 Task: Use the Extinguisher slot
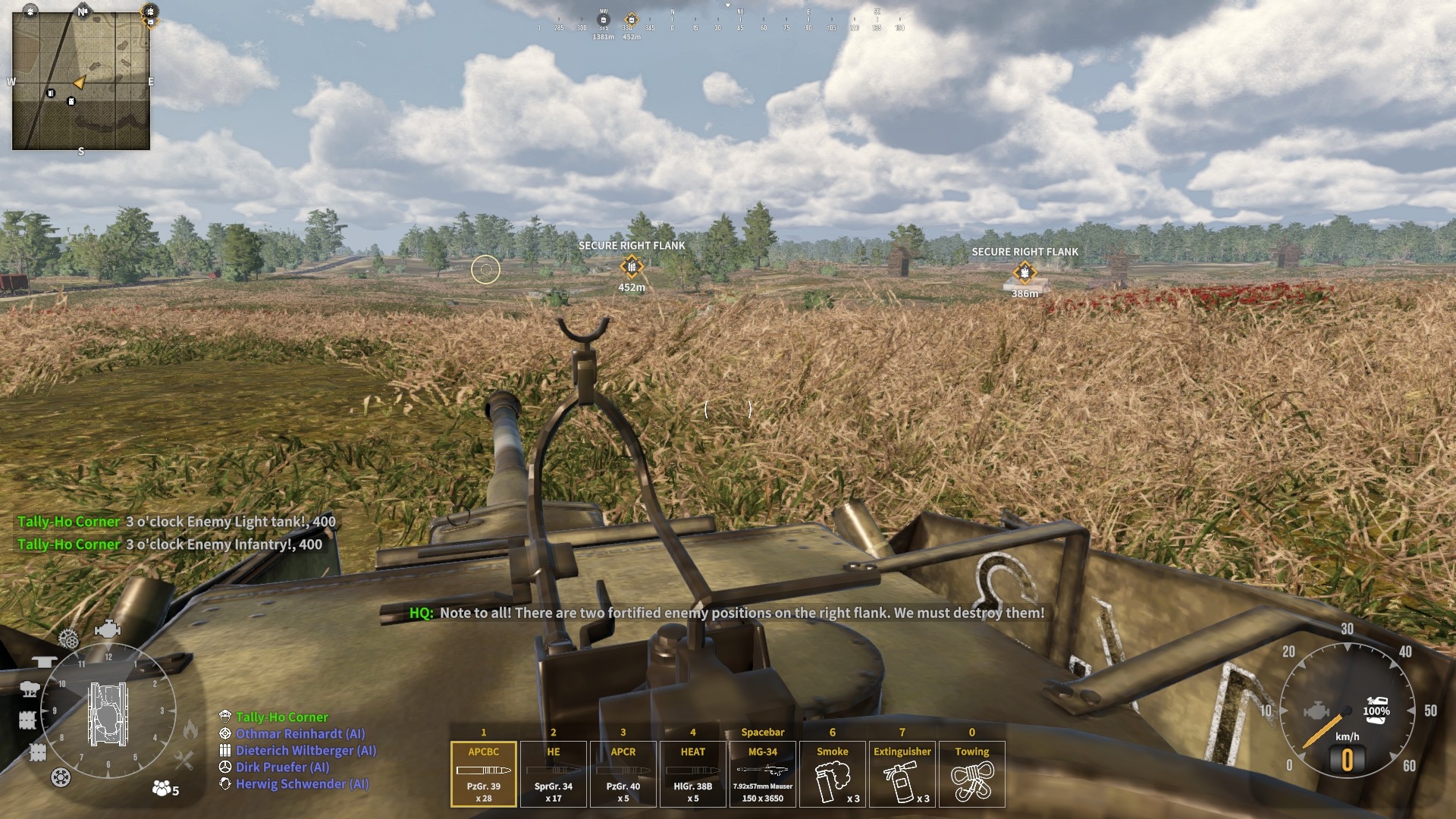point(902,773)
